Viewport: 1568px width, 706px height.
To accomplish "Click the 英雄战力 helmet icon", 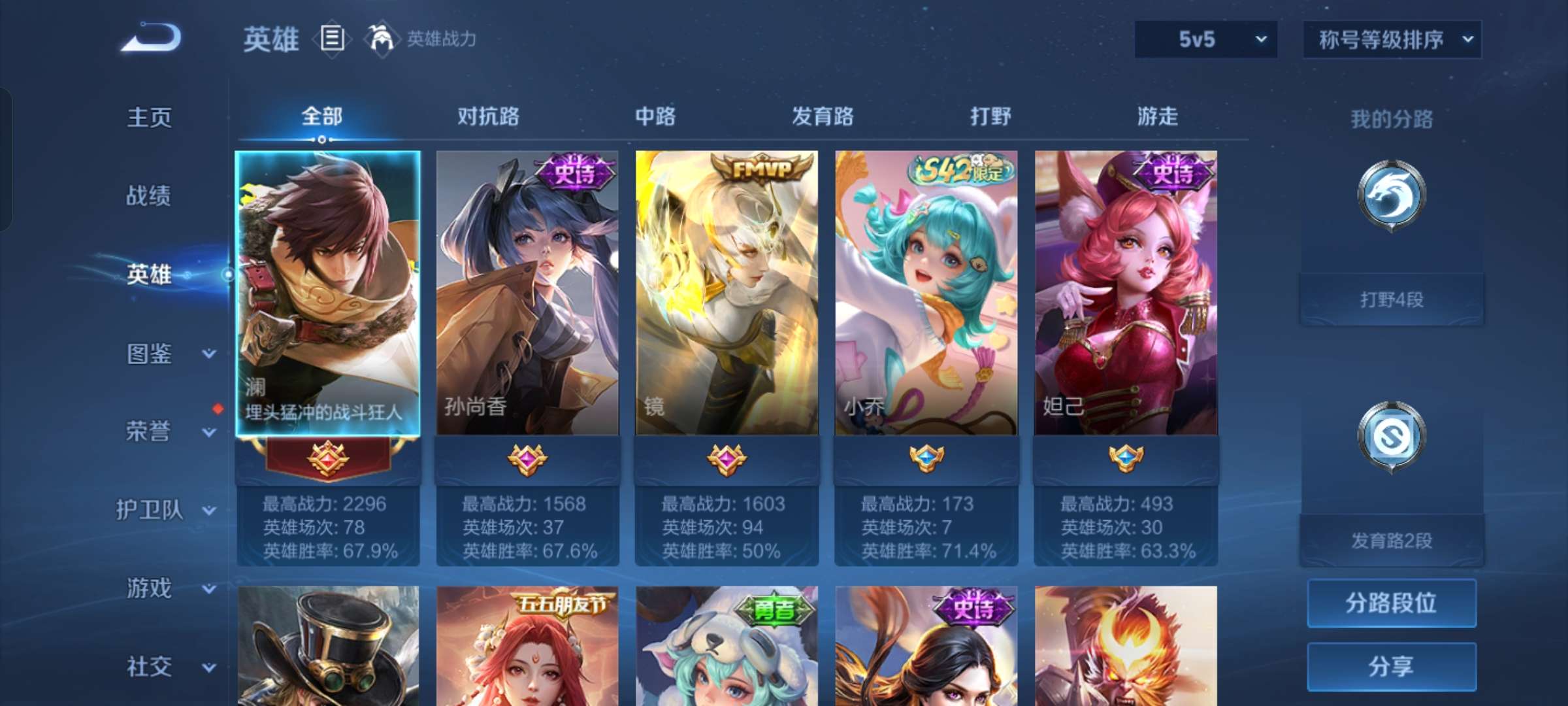I will coord(380,39).
